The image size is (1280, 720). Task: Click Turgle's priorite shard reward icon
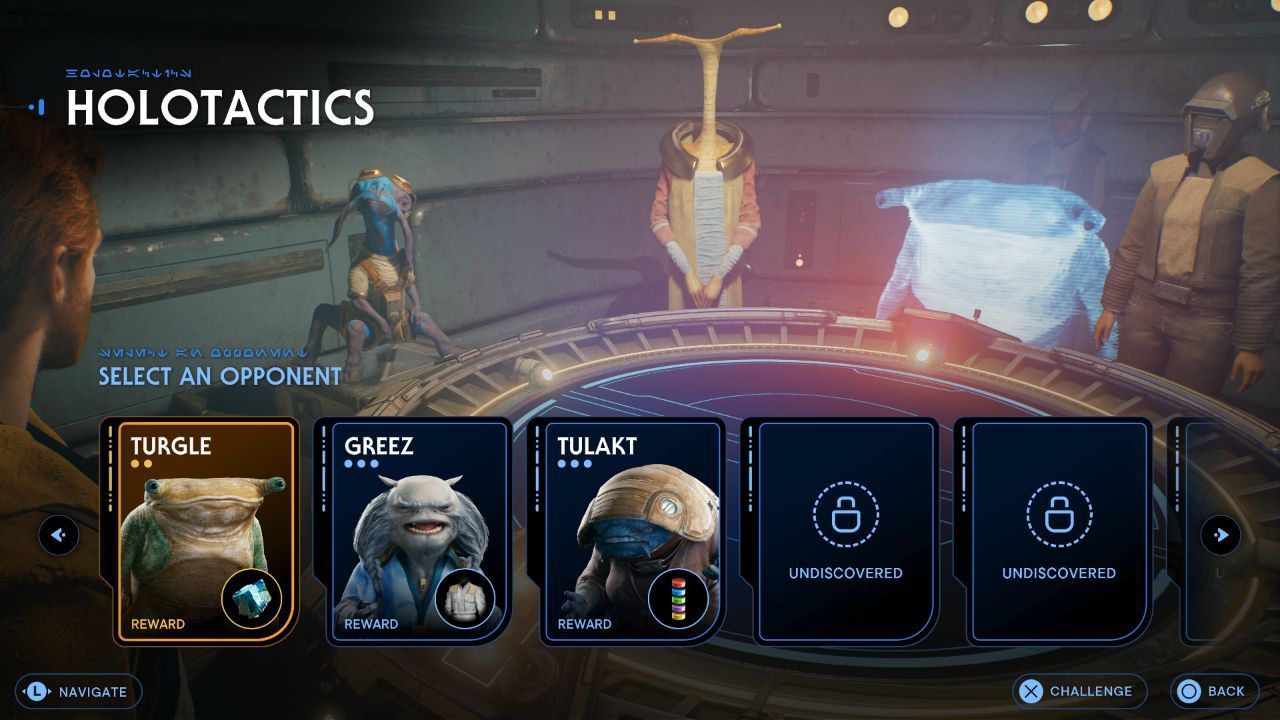[252, 598]
